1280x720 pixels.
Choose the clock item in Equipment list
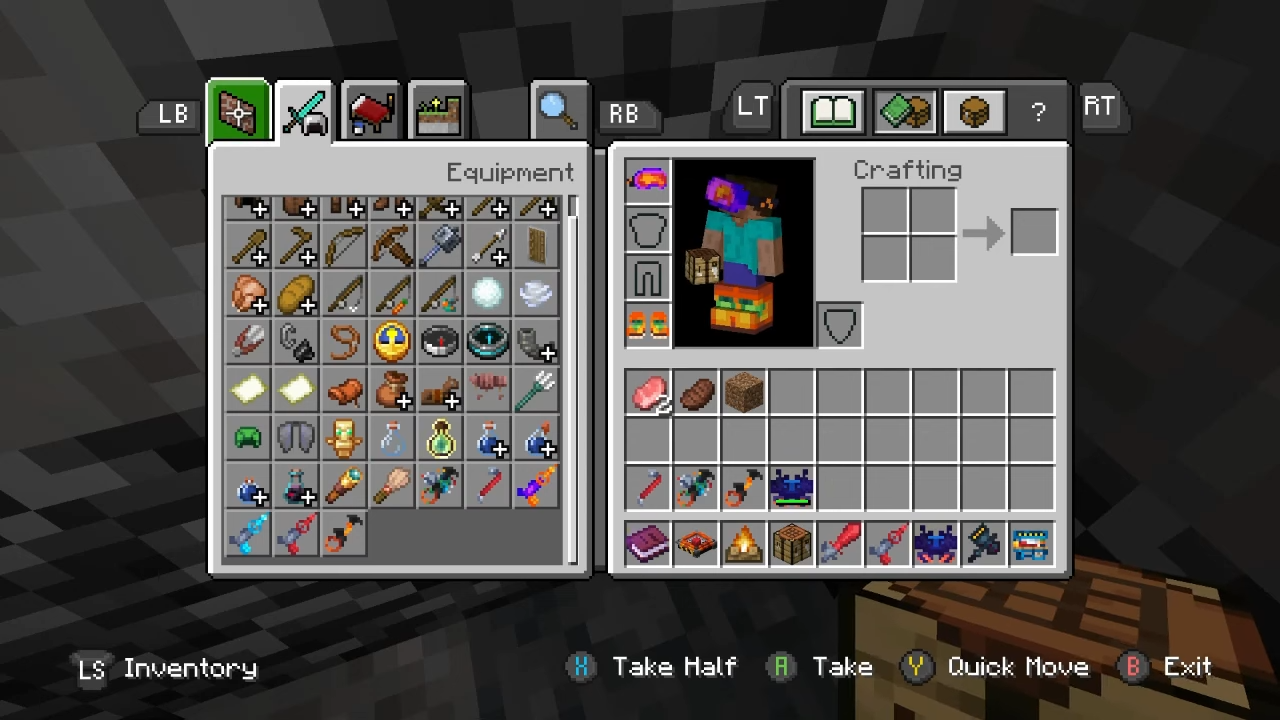[x=391, y=341]
